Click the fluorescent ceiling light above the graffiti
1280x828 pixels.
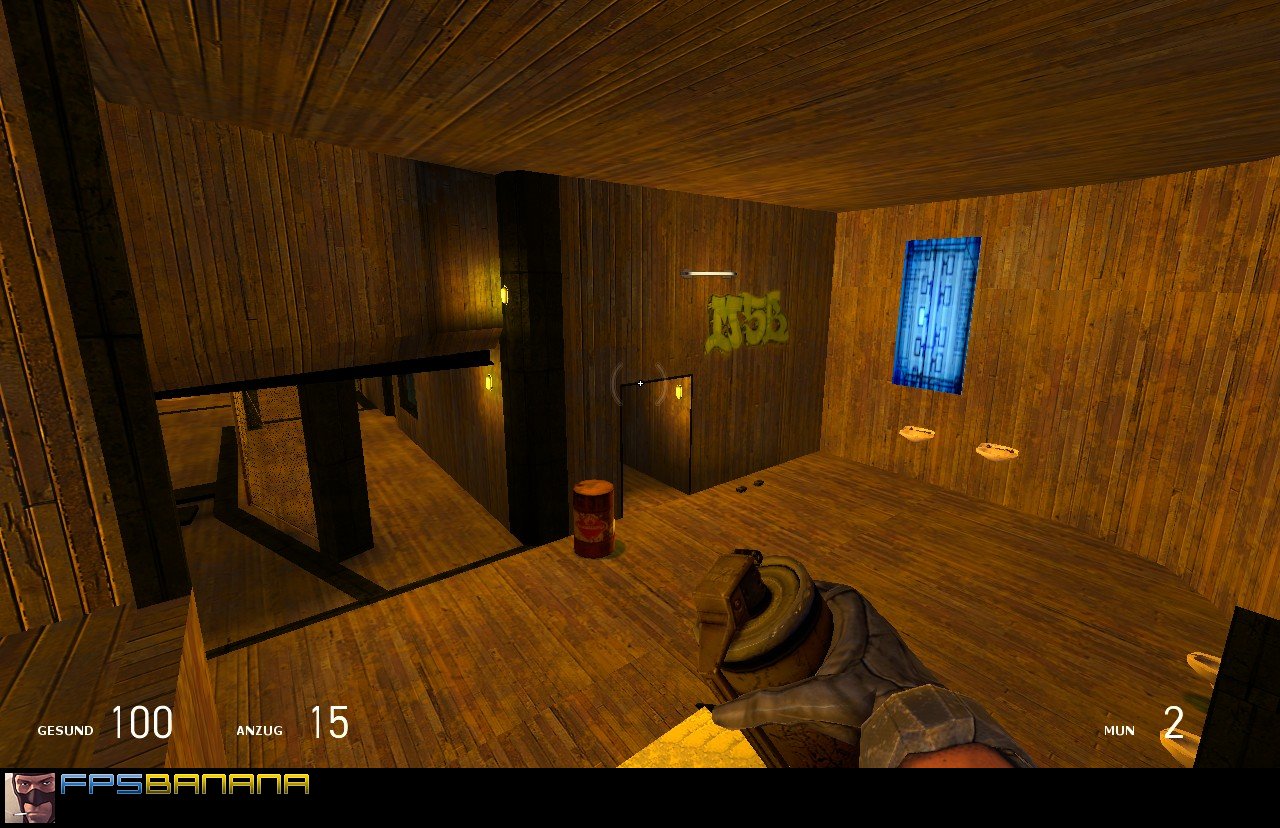click(711, 271)
